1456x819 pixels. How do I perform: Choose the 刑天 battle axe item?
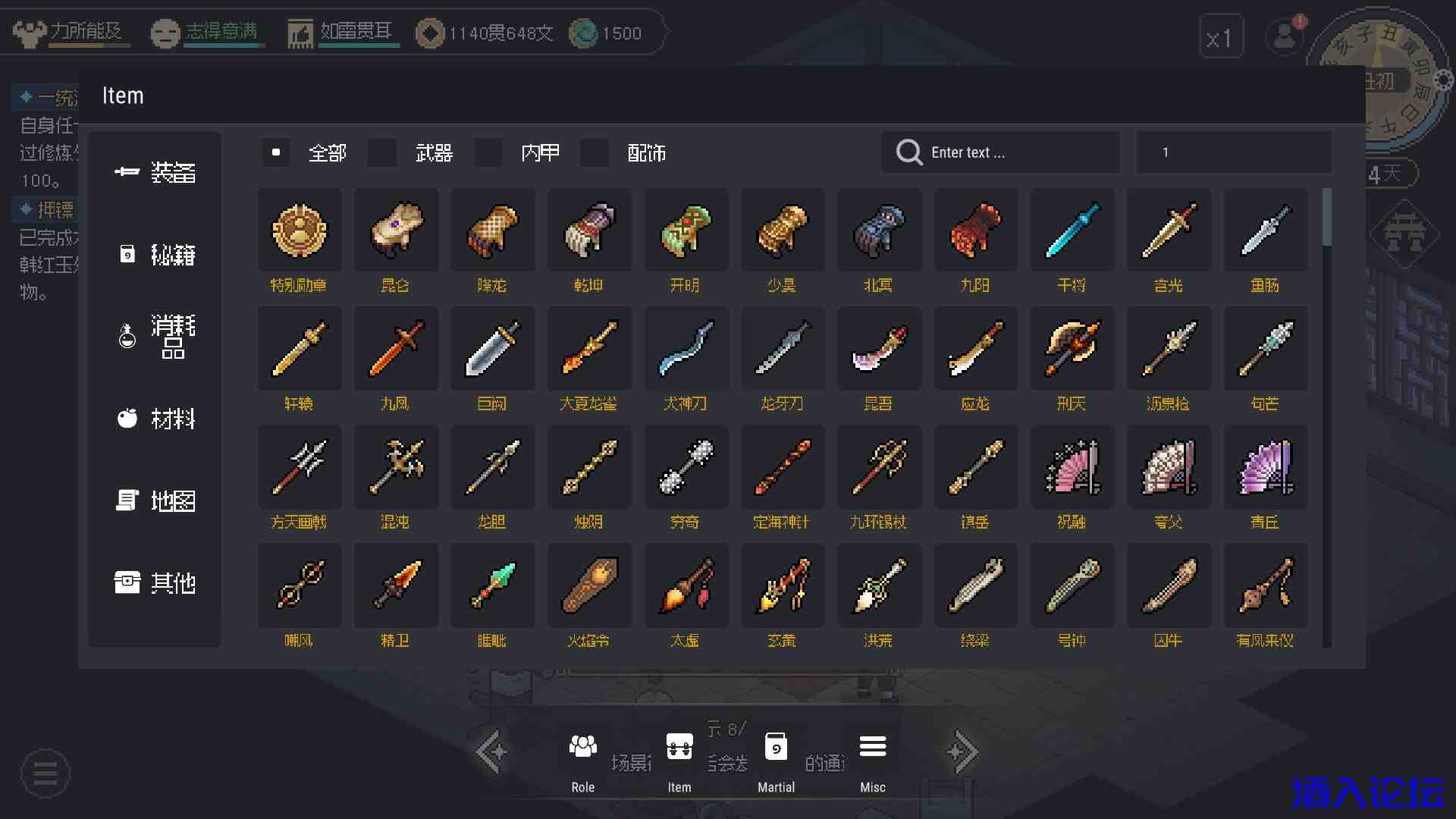click(1072, 349)
